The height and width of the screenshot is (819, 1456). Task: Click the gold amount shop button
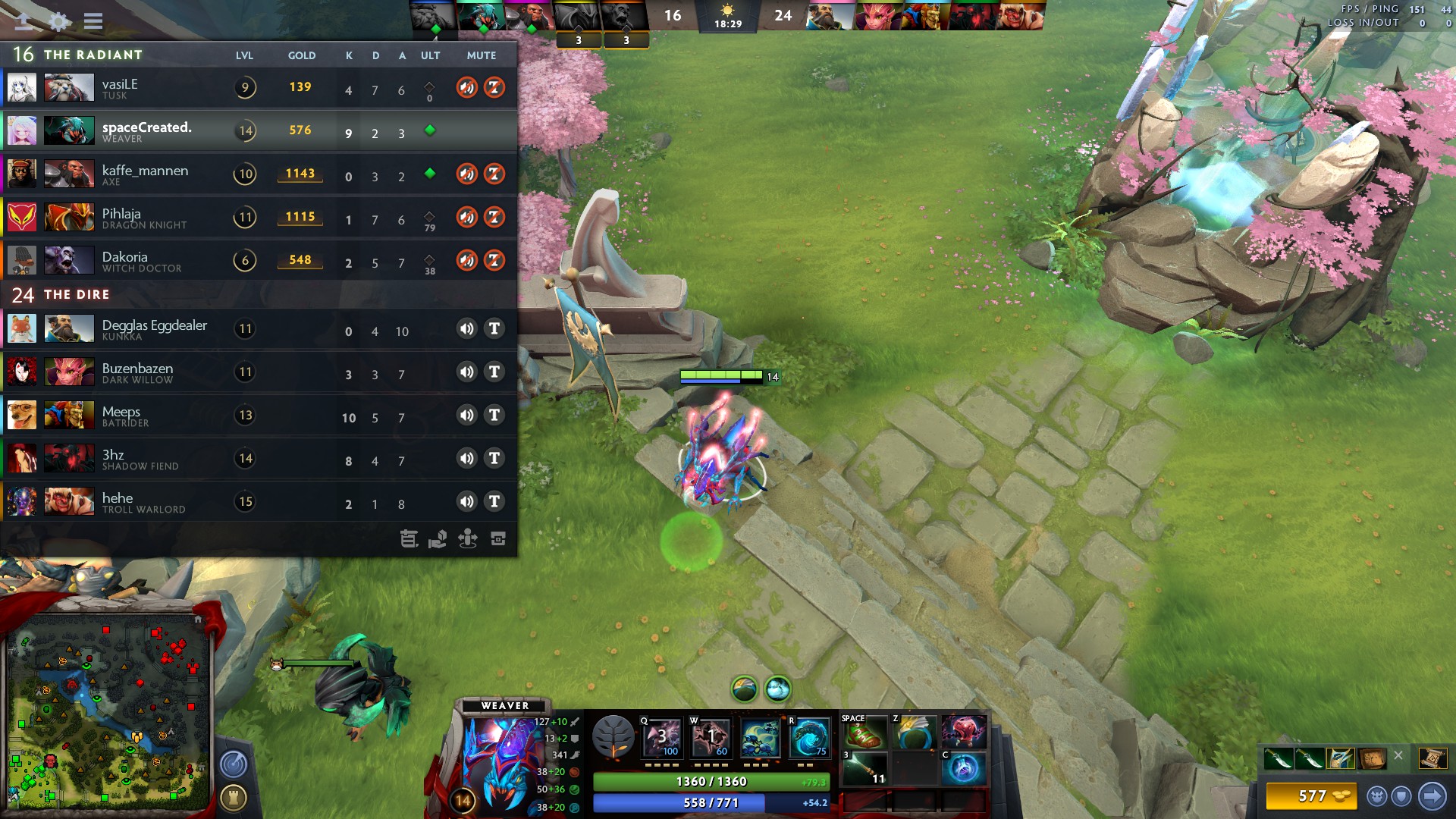(x=1311, y=795)
